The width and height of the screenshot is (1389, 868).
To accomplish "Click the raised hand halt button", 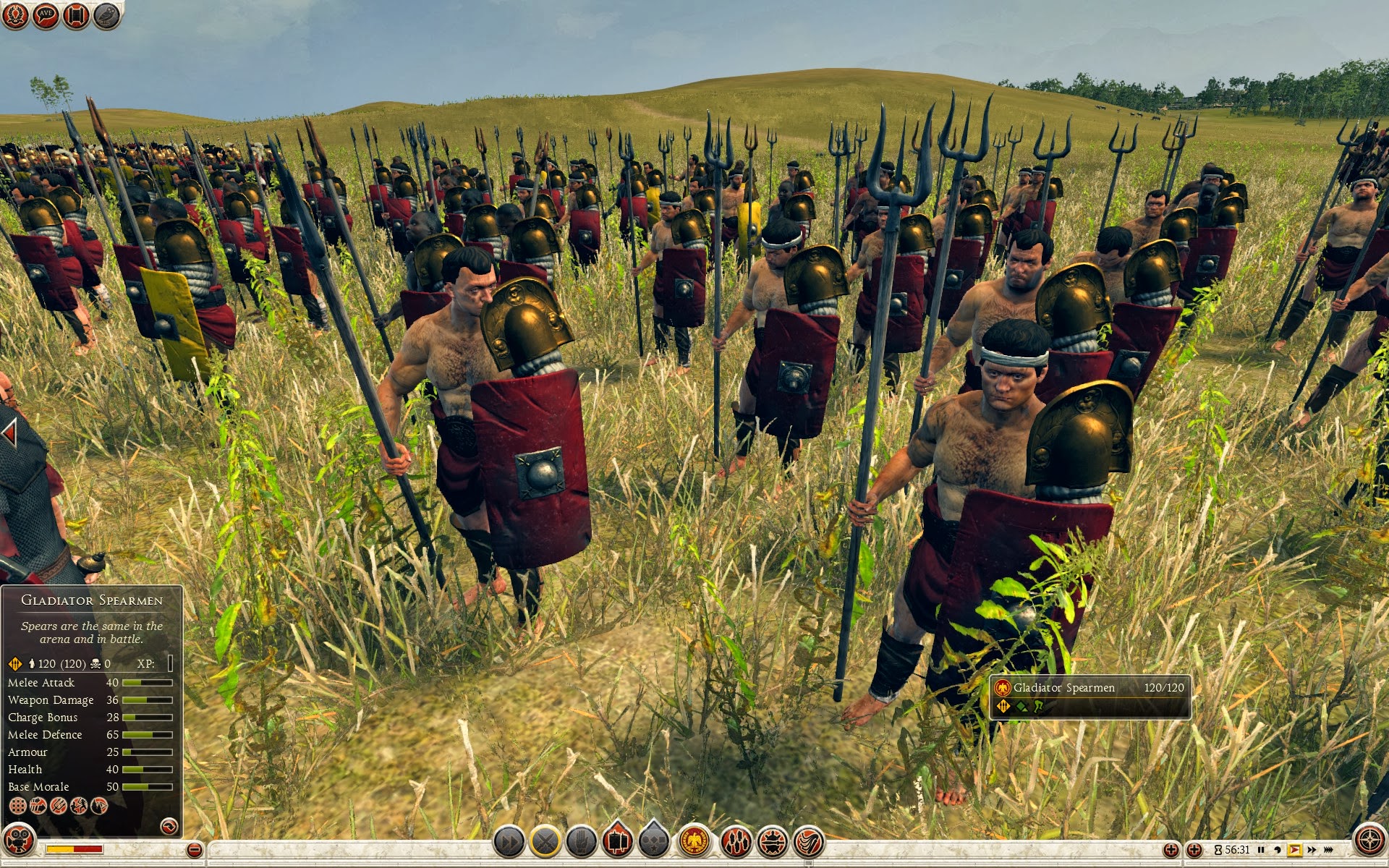I will [581, 841].
